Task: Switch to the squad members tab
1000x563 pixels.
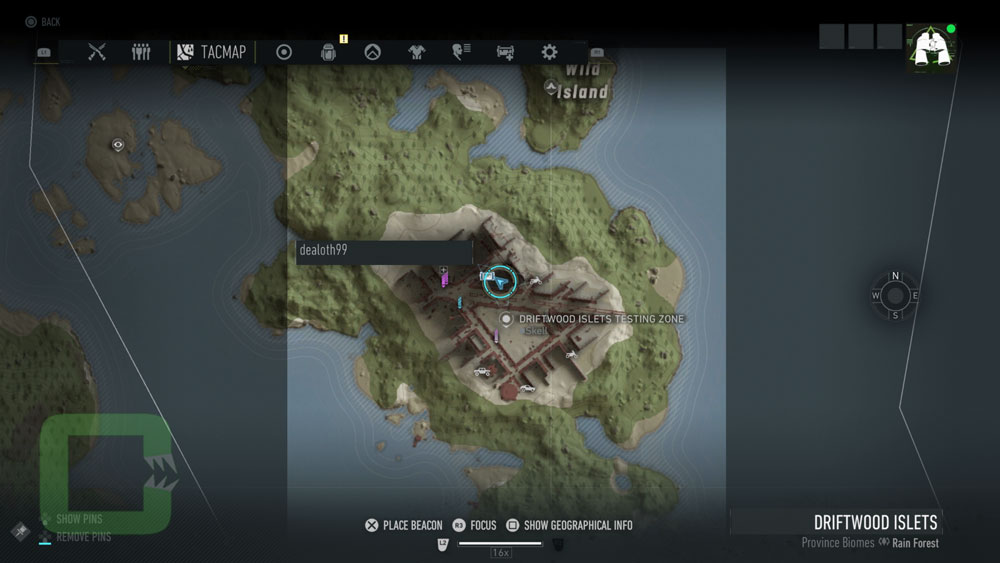Action: 141,52
